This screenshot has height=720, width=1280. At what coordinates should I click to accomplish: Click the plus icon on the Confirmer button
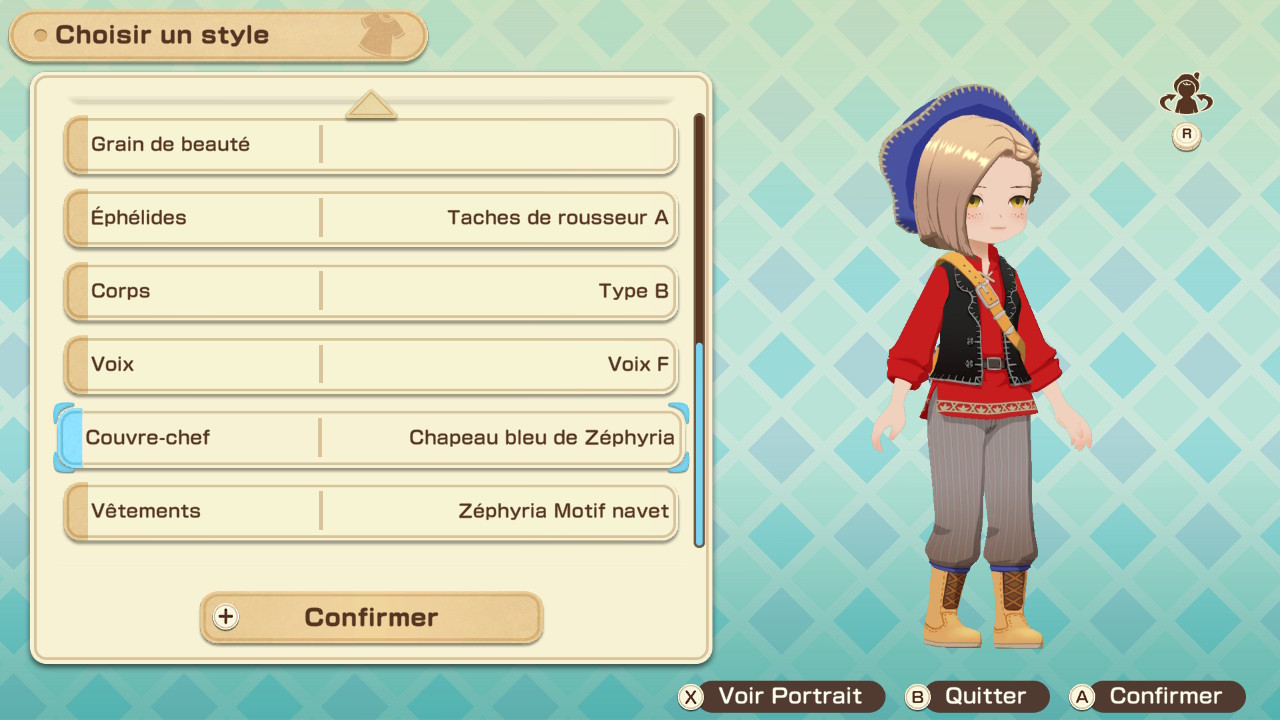(x=225, y=617)
